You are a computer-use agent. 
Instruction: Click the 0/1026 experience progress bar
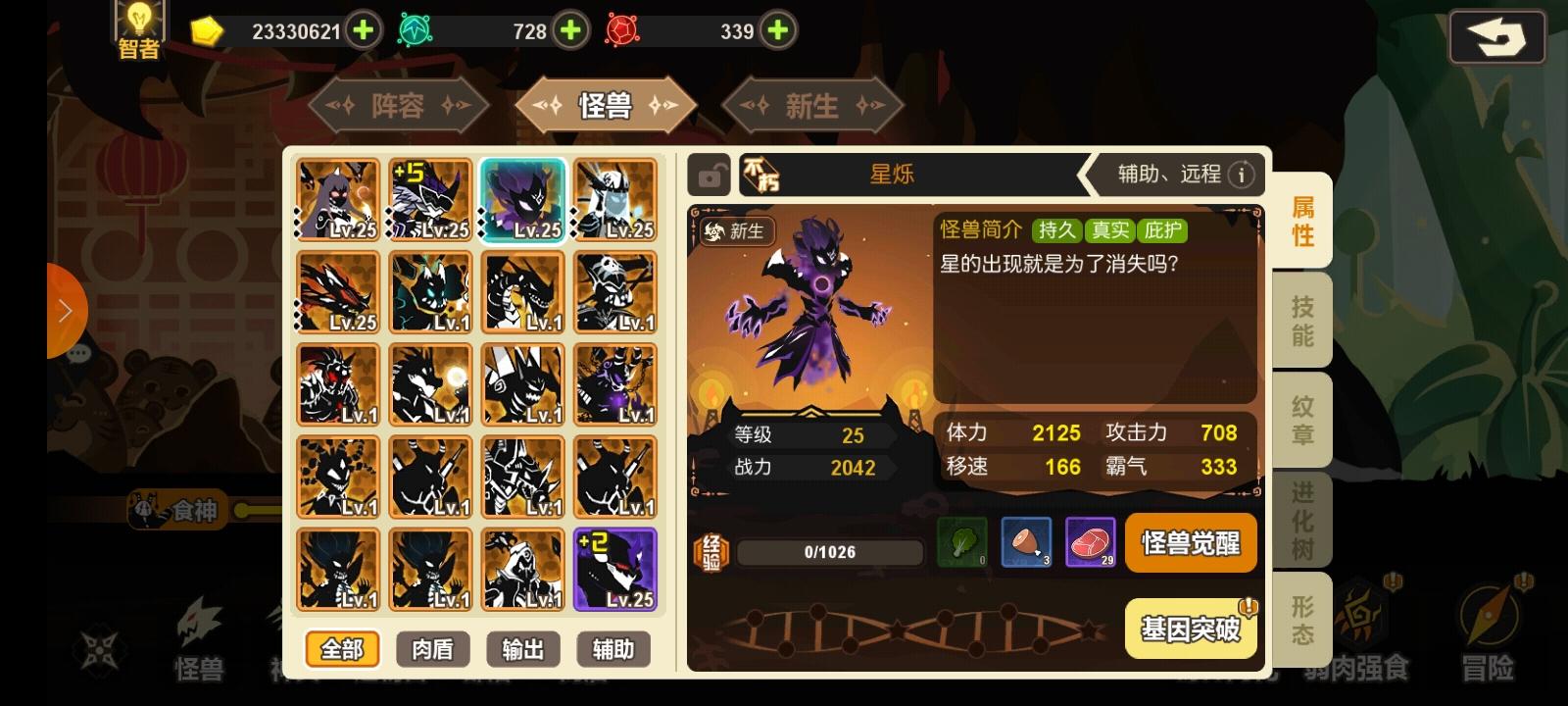(831, 551)
